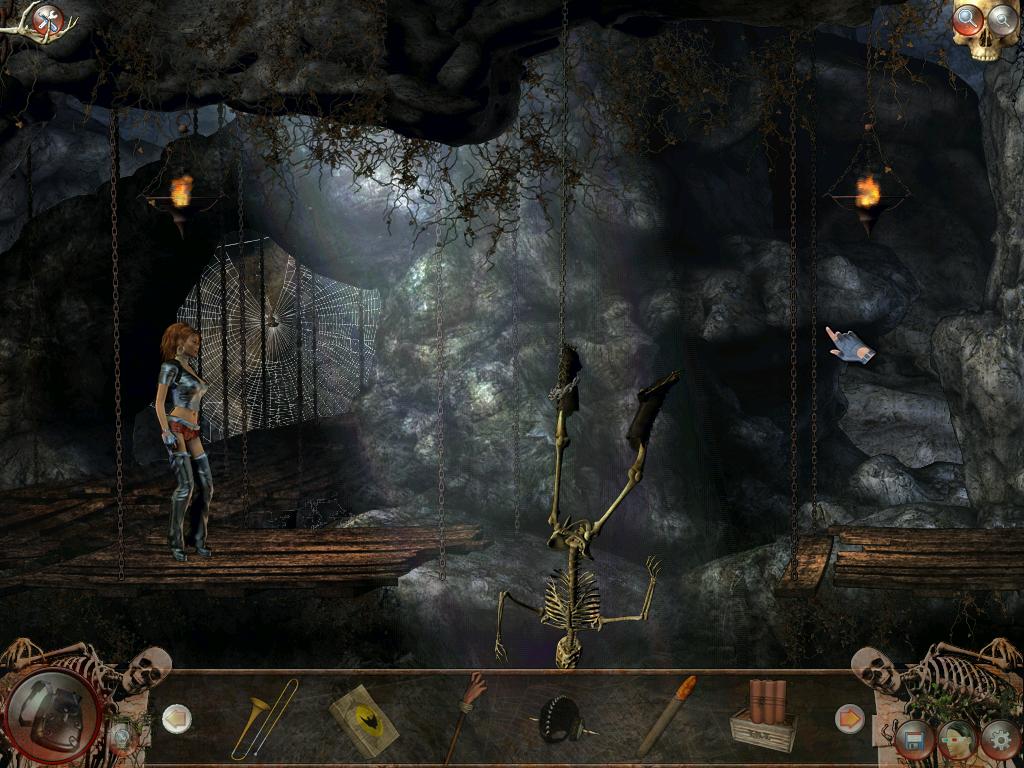Viewport: 1024px width, 768px height.
Task: Open the backpack inventory
Action: (x=53, y=711)
